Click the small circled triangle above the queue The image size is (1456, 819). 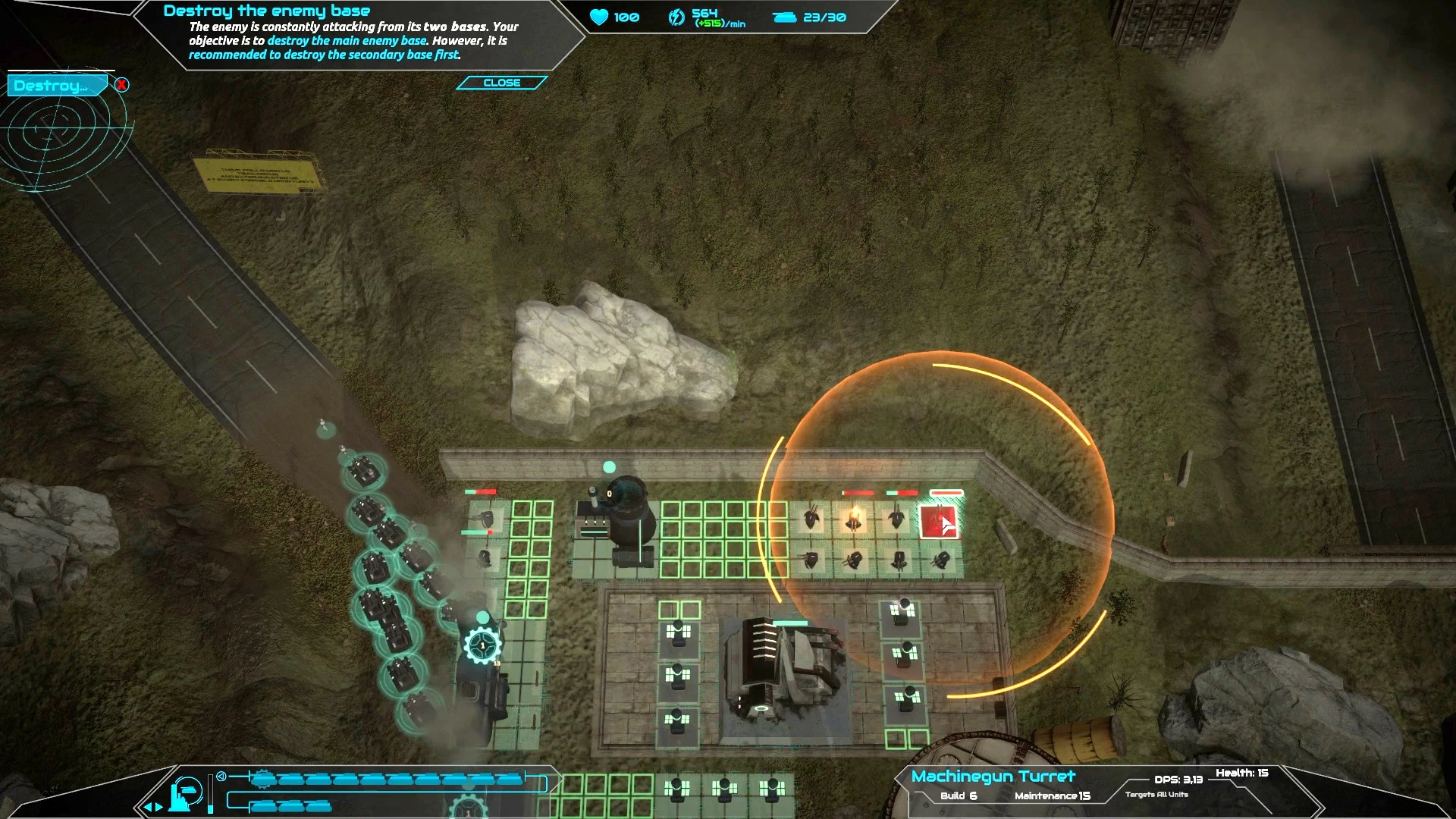tap(221, 776)
